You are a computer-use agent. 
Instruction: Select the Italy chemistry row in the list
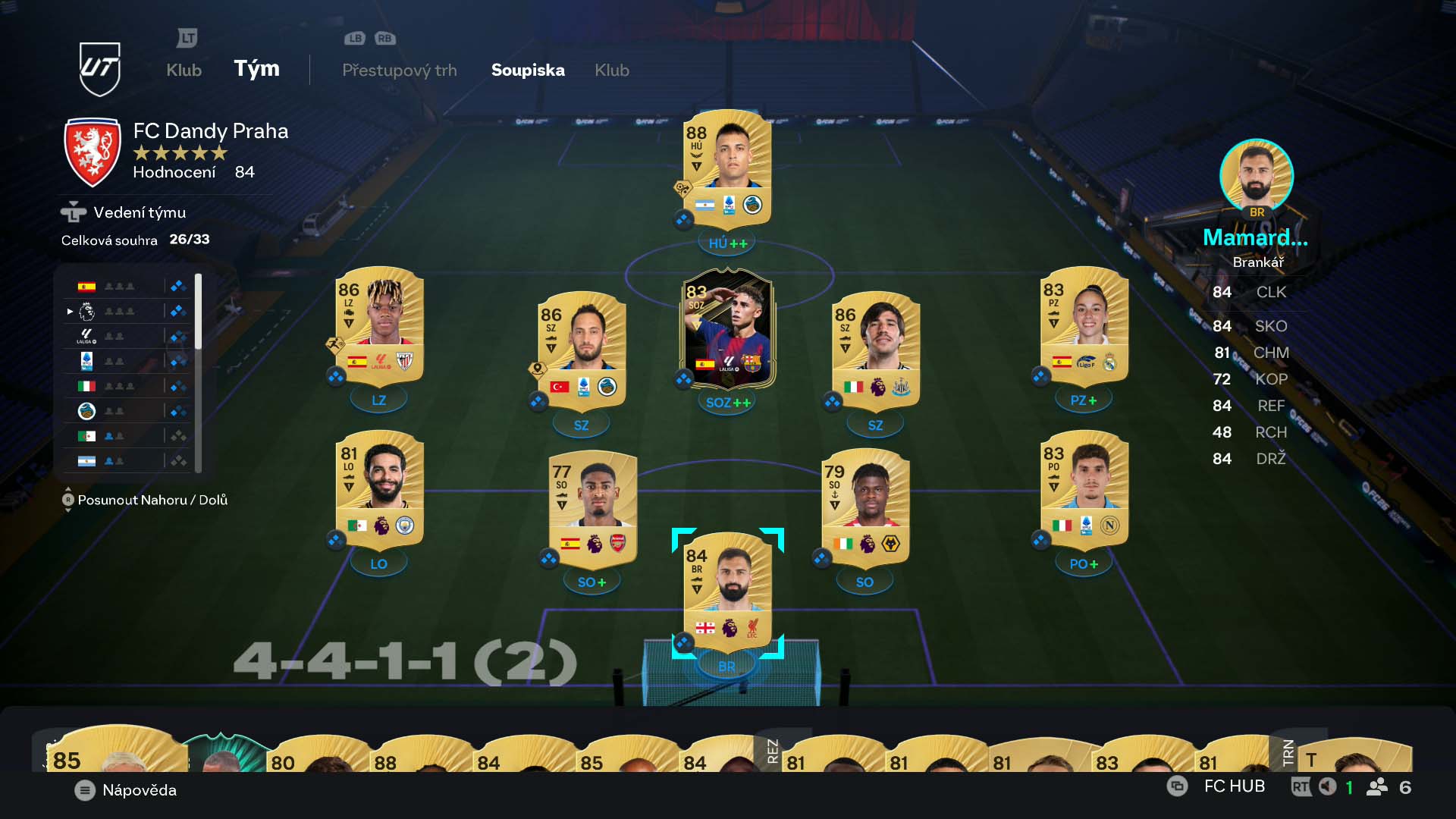tap(129, 386)
